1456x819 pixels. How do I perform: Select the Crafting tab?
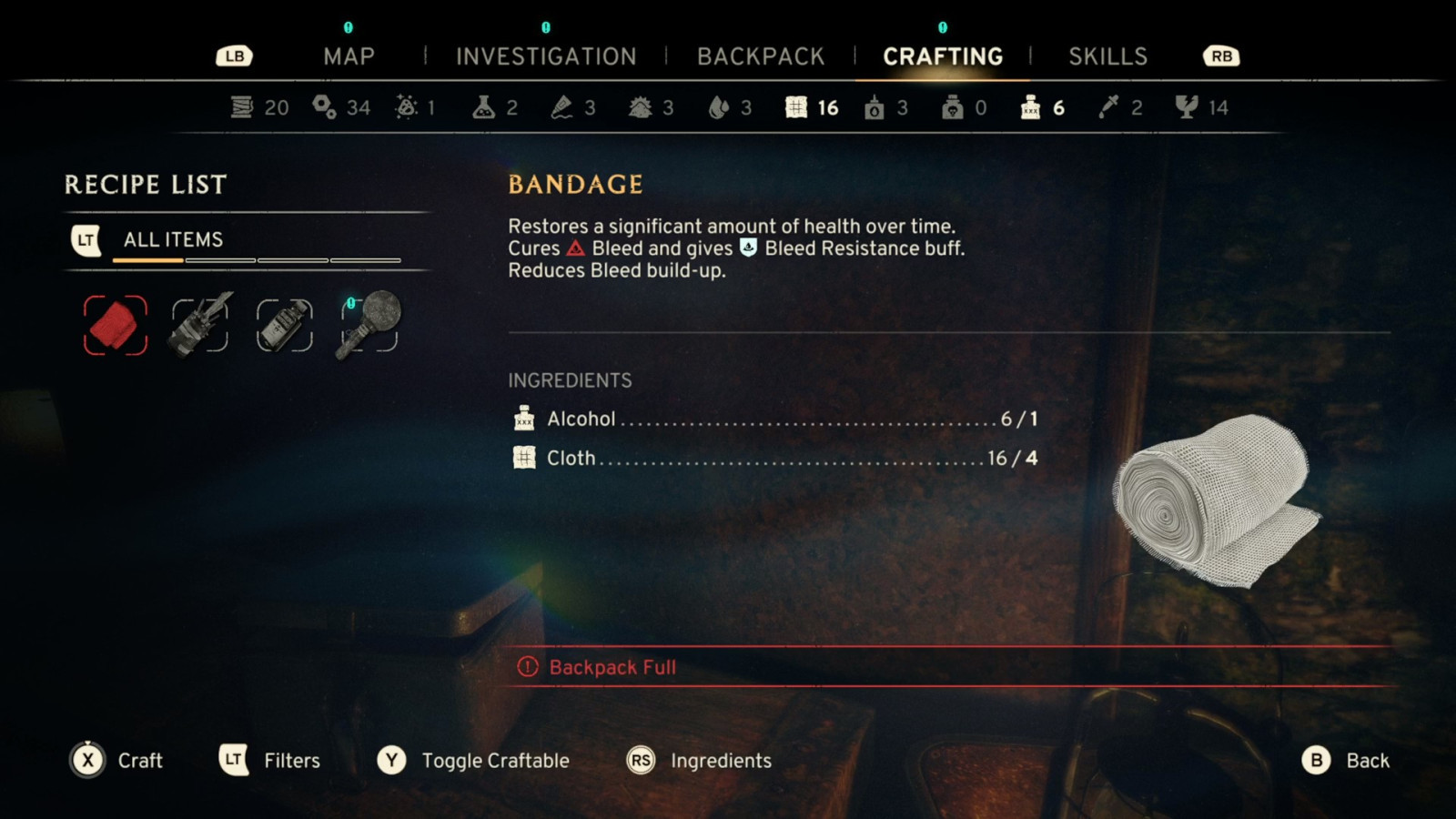[x=943, y=56]
